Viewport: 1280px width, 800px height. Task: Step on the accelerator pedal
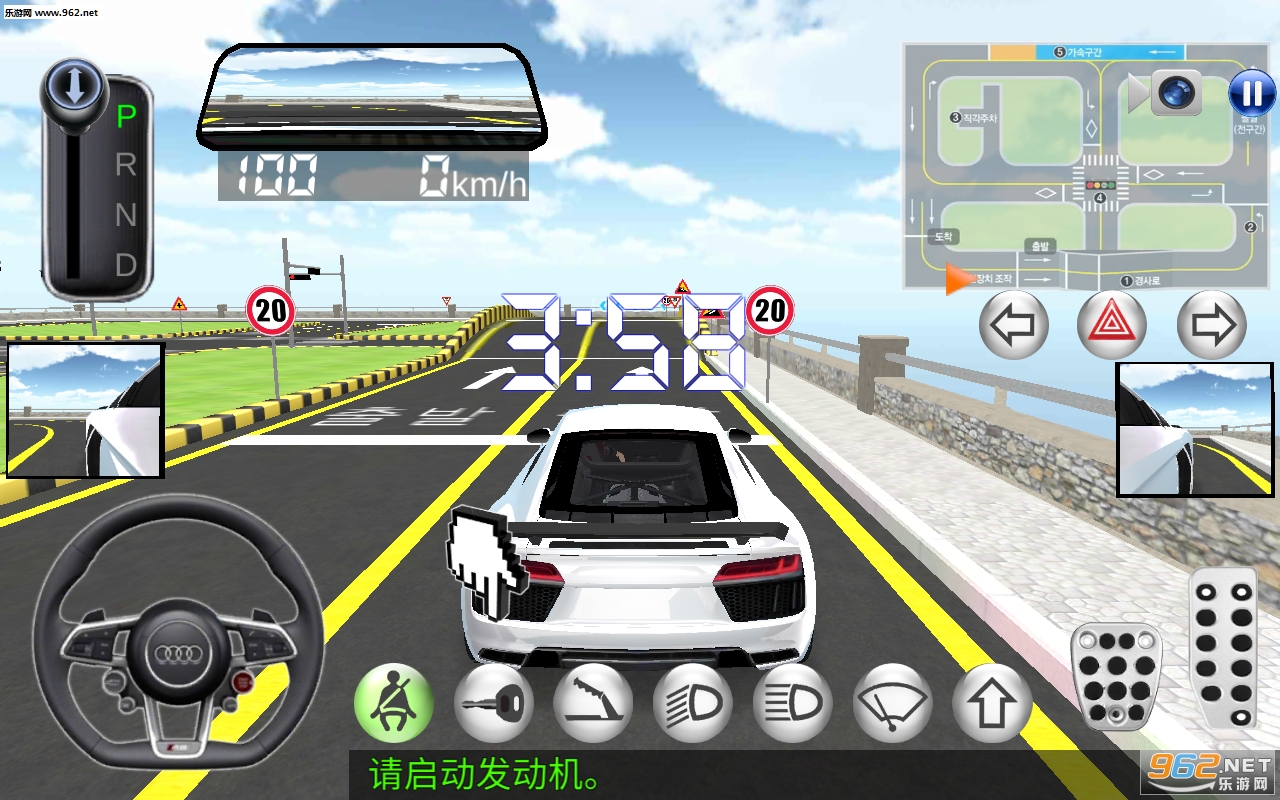click(x=1223, y=647)
